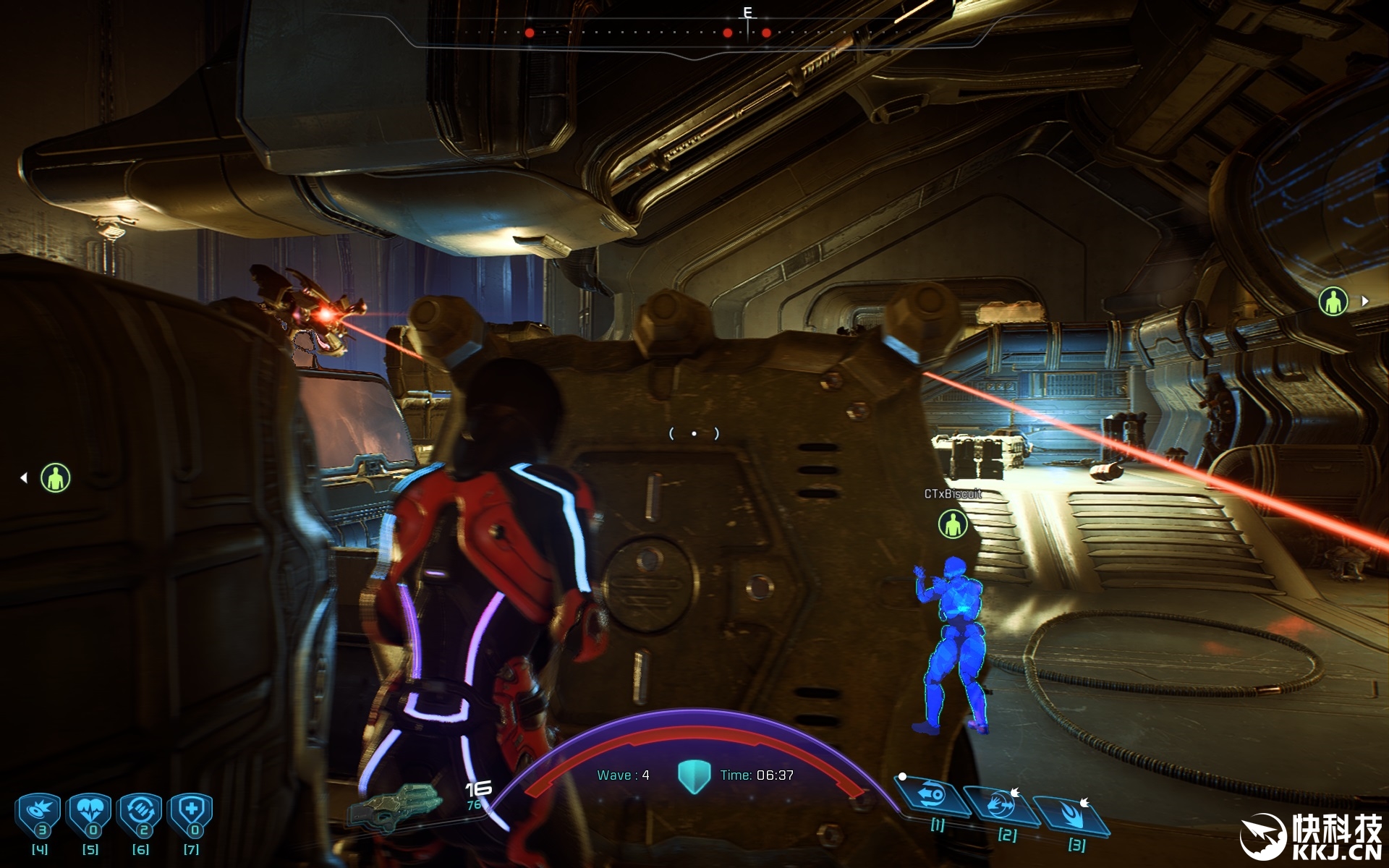The image size is (1389, 868).
Task: Use the Ammo Pack resupply icon
Action: tap(141, 814)
